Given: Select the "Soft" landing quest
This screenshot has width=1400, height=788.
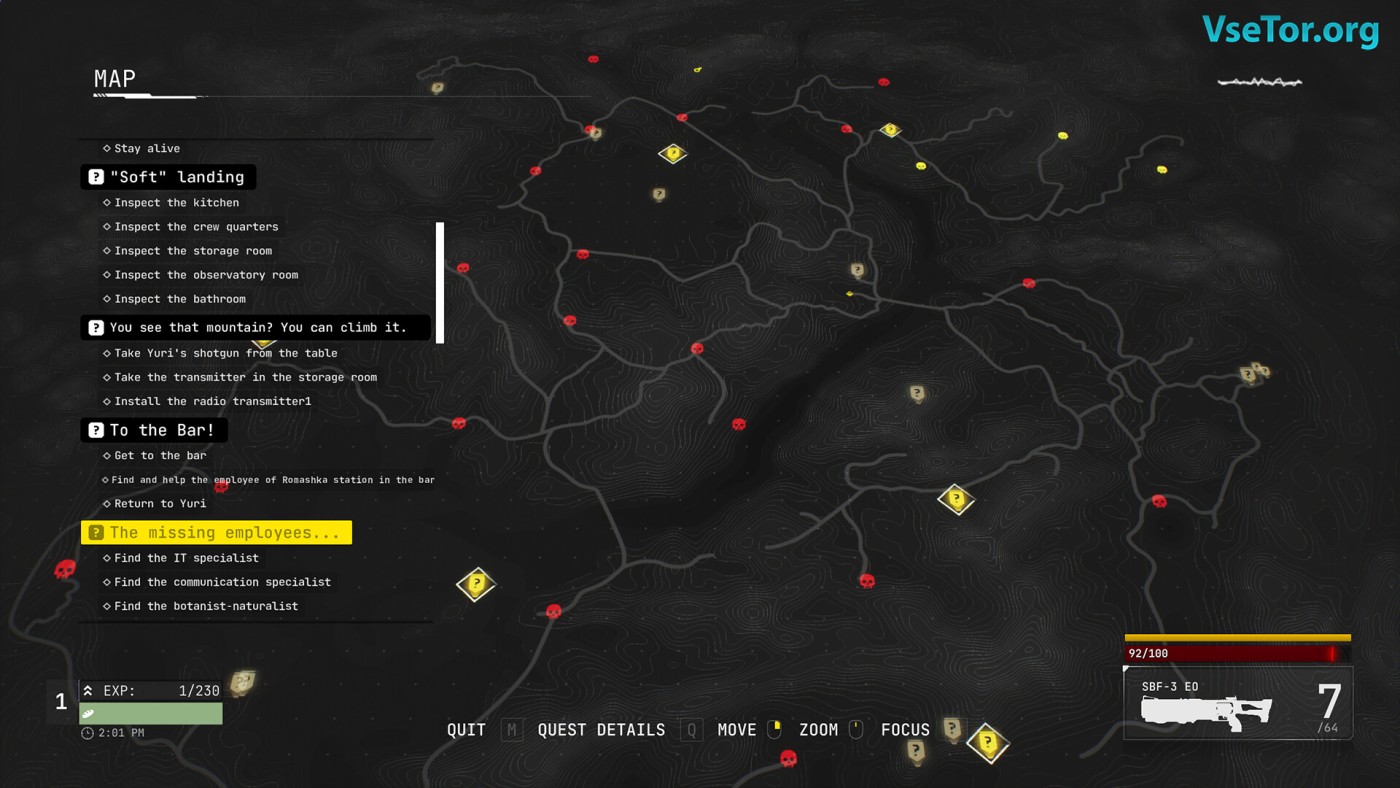Looking at the screenshot, I should coord(168,177).
